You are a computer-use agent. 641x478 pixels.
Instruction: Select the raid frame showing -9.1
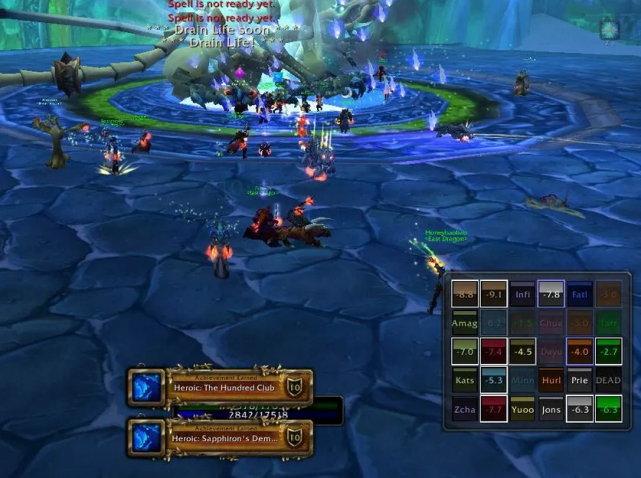click(493, 295)
